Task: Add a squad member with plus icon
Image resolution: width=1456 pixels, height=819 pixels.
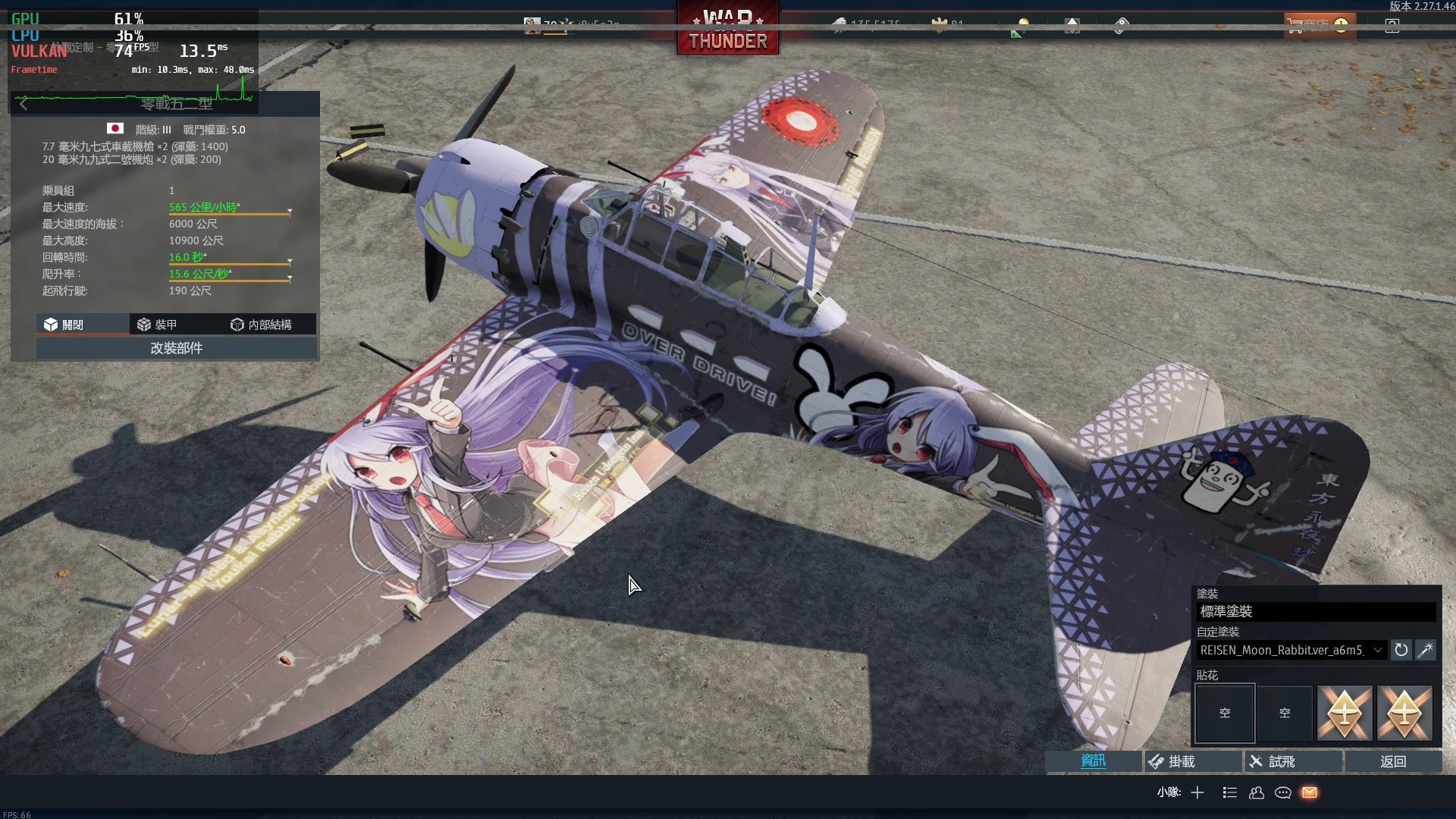Action: click(x=1197, y=792)
